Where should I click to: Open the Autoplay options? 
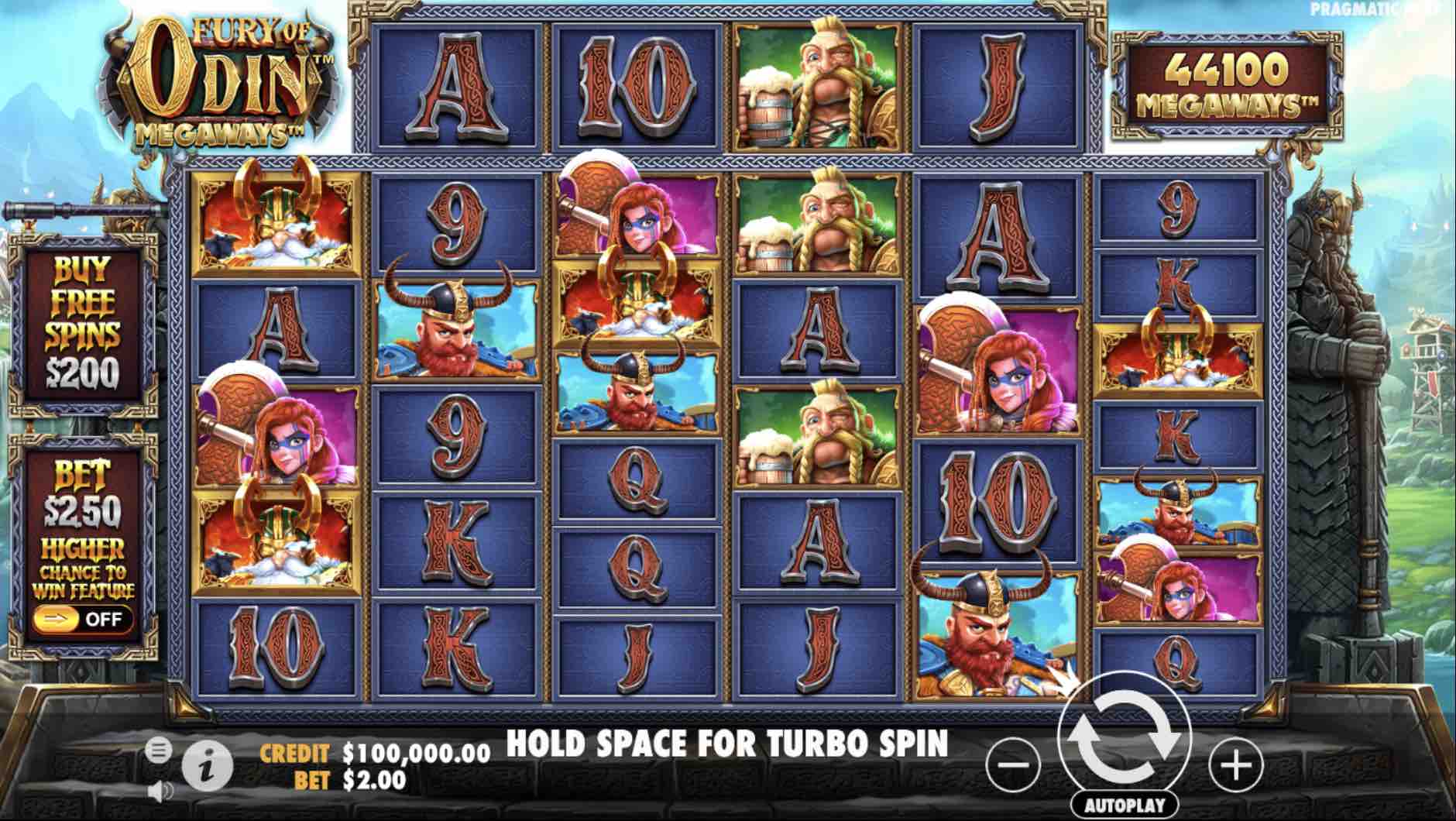click(1125, 805)
